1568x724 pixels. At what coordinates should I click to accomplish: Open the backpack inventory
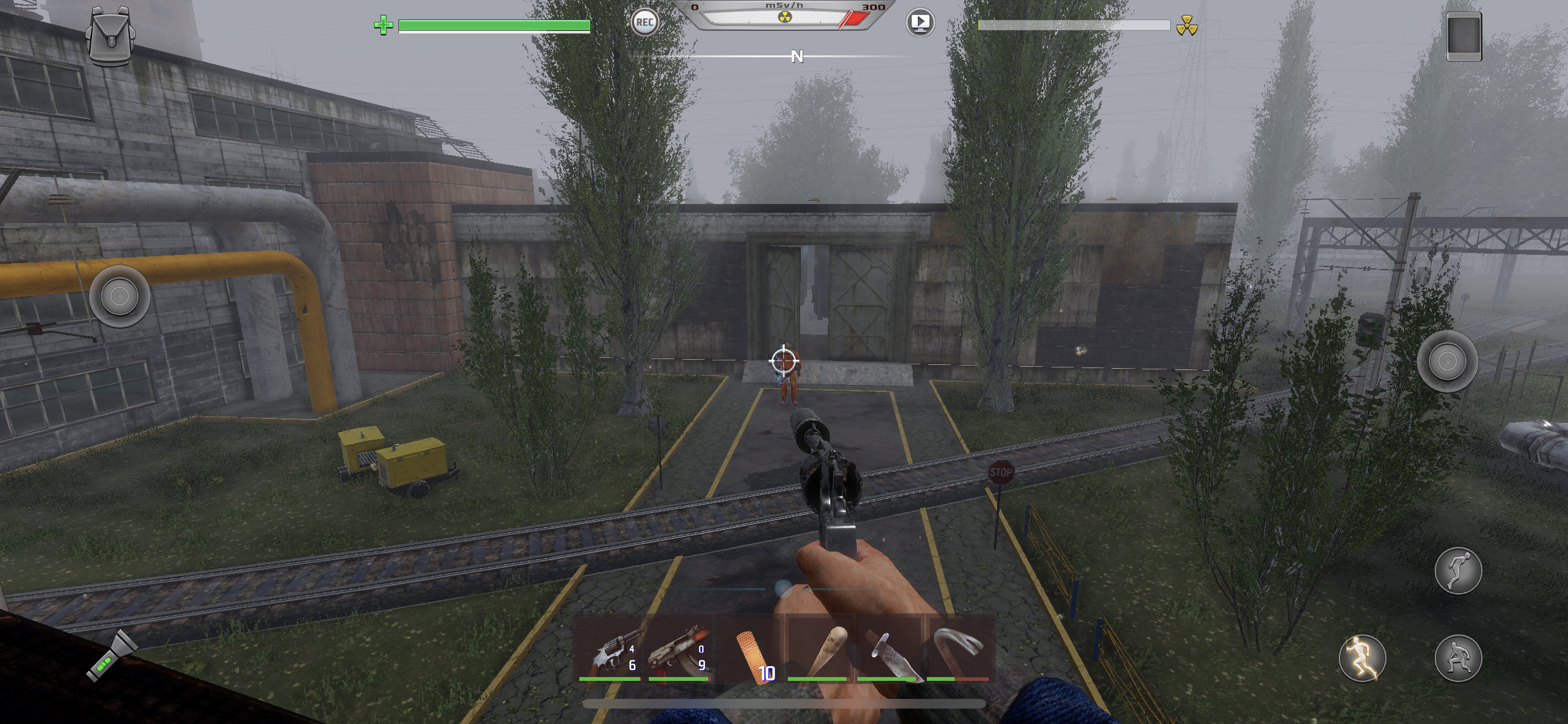click(110, 37)
